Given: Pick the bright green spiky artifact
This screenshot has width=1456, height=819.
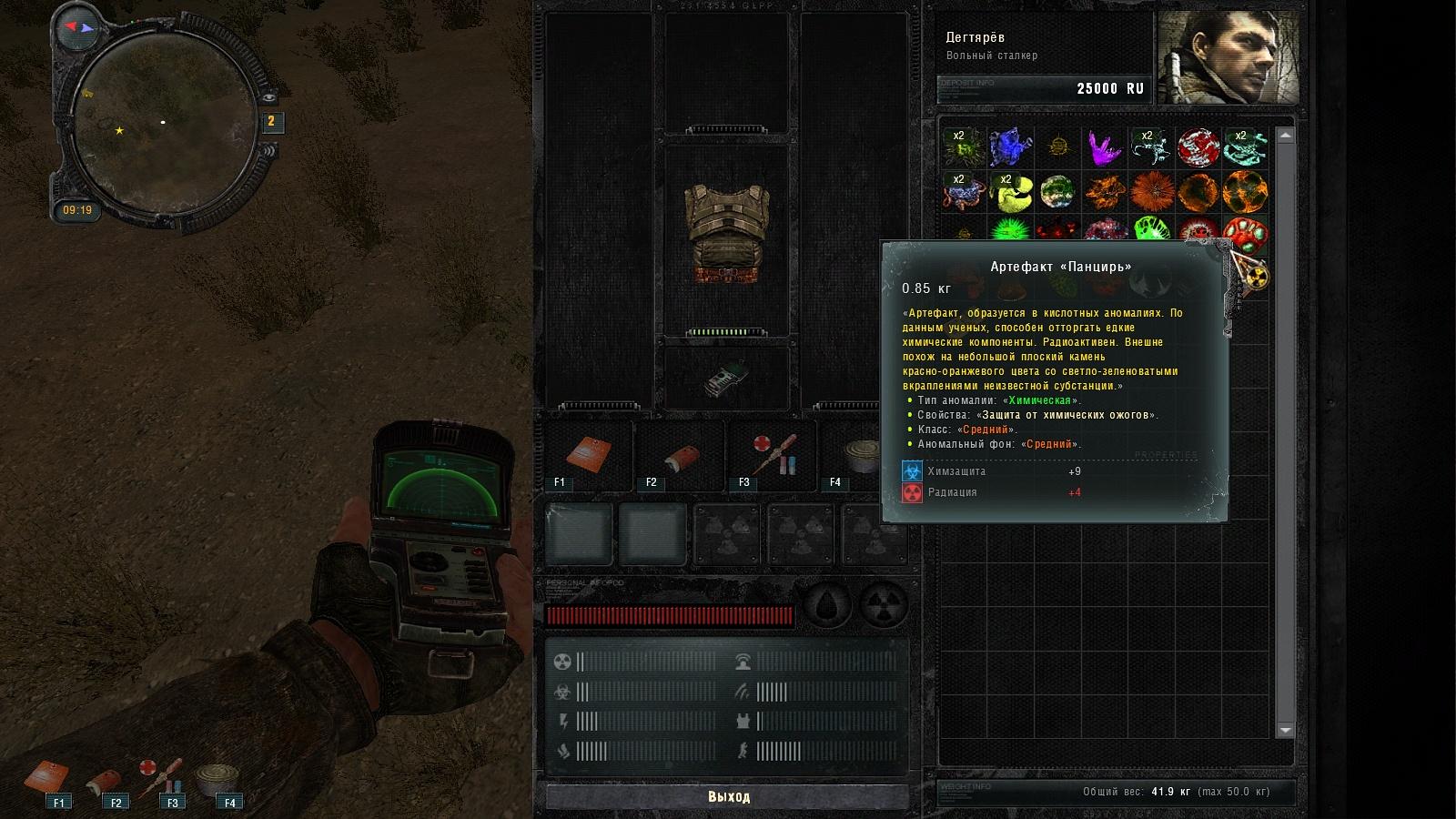Looking at the screenshot, I should [1009, 229].
